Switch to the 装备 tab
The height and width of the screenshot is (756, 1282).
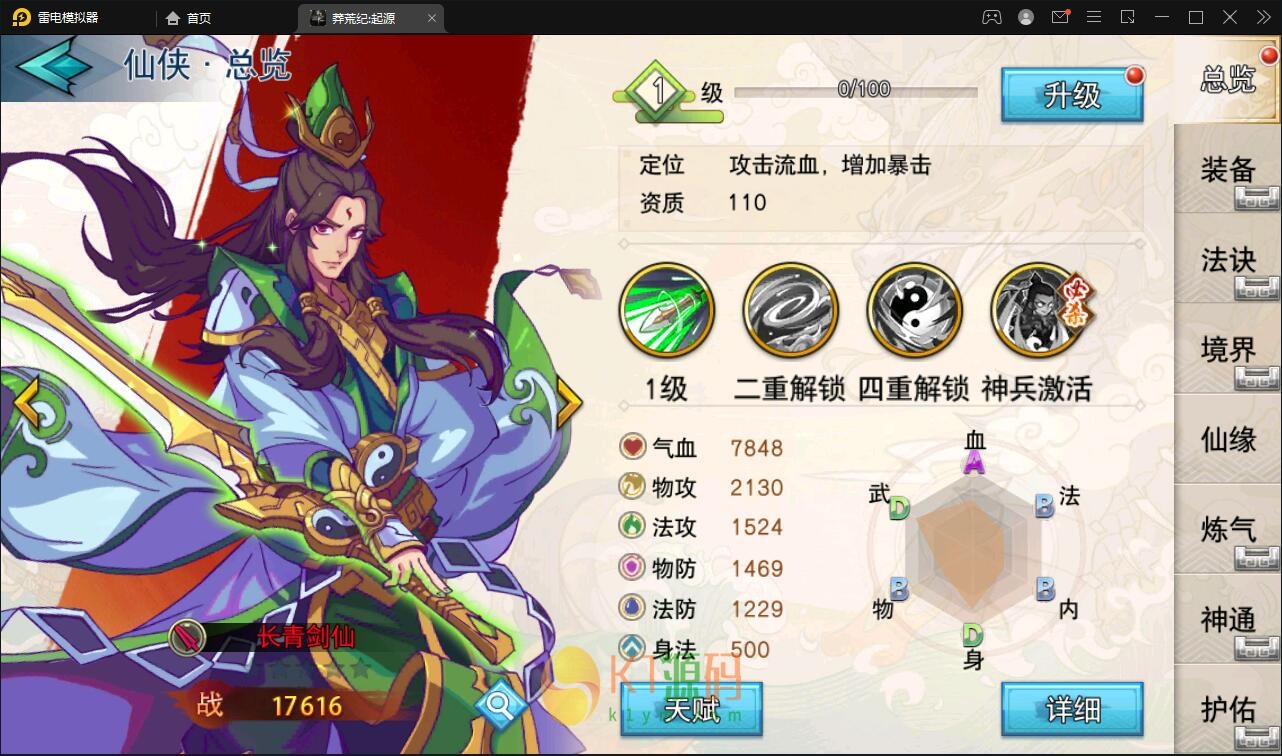pos(1228,170)
